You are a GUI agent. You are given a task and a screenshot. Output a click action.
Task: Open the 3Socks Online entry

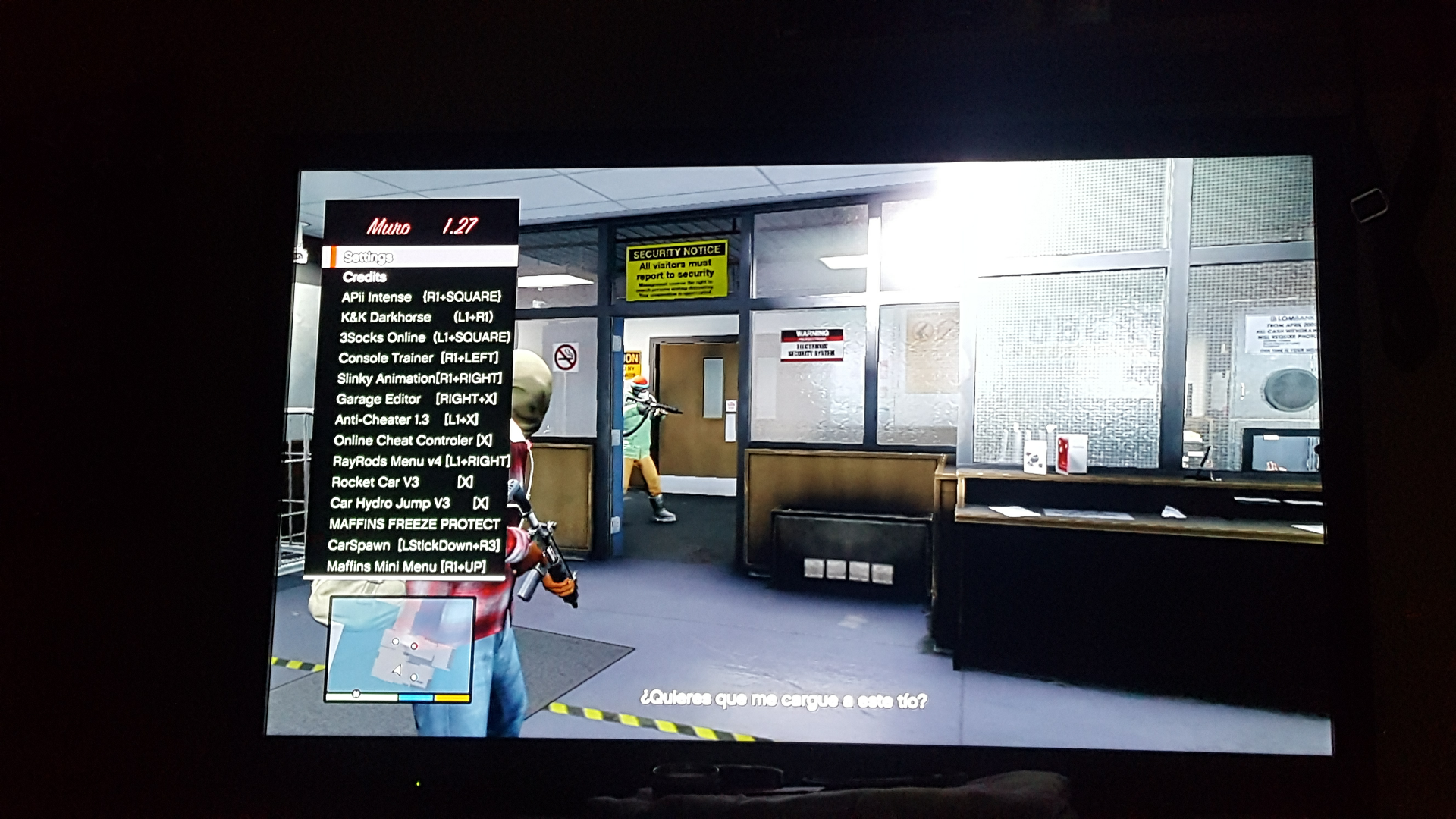point(424,337)
